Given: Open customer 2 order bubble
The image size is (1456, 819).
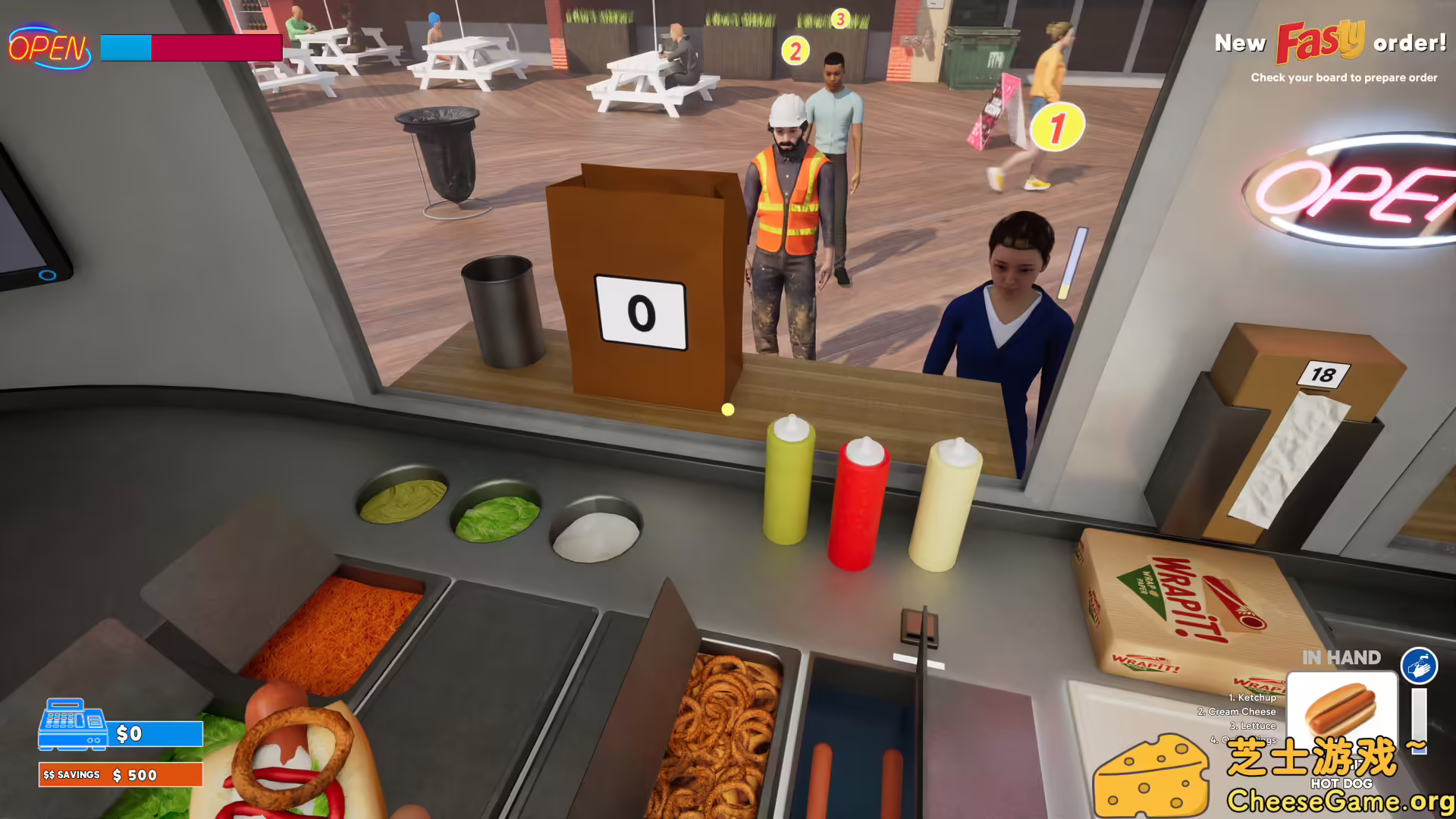Looking at the screenshot, I should click(795, 52).
